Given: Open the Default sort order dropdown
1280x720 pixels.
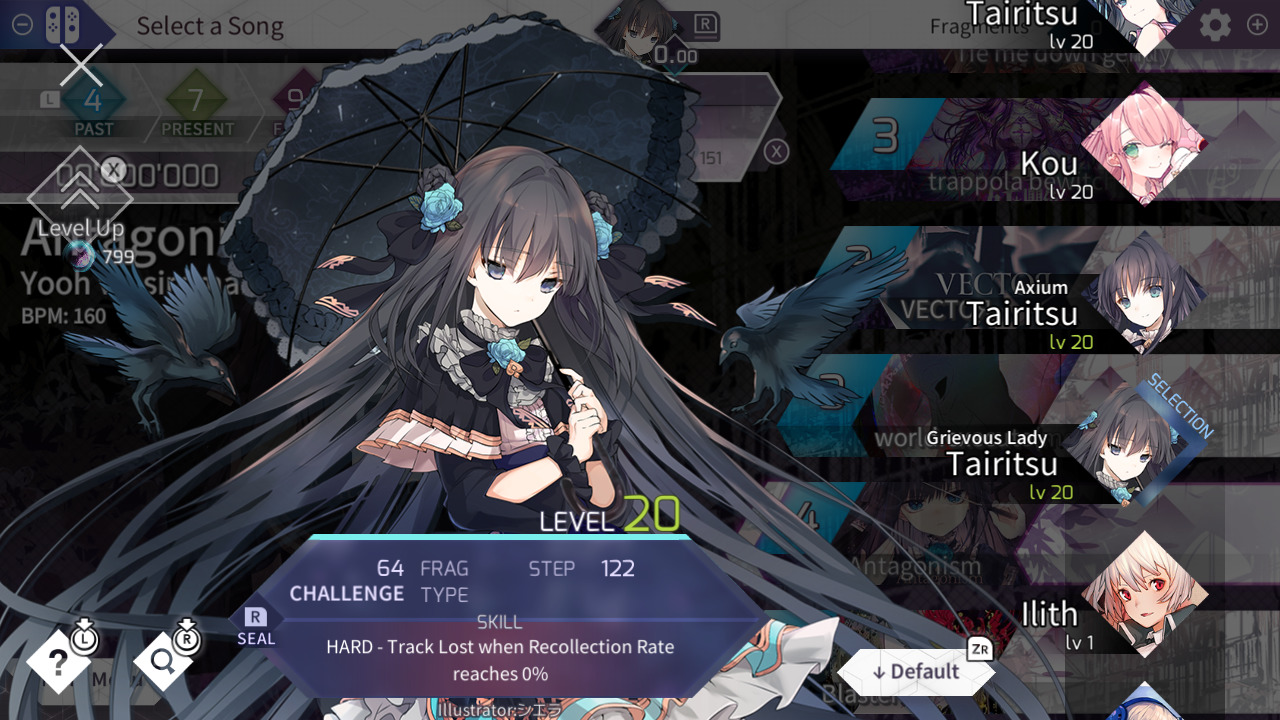Looking at the screenshot, I should [914, 672].
